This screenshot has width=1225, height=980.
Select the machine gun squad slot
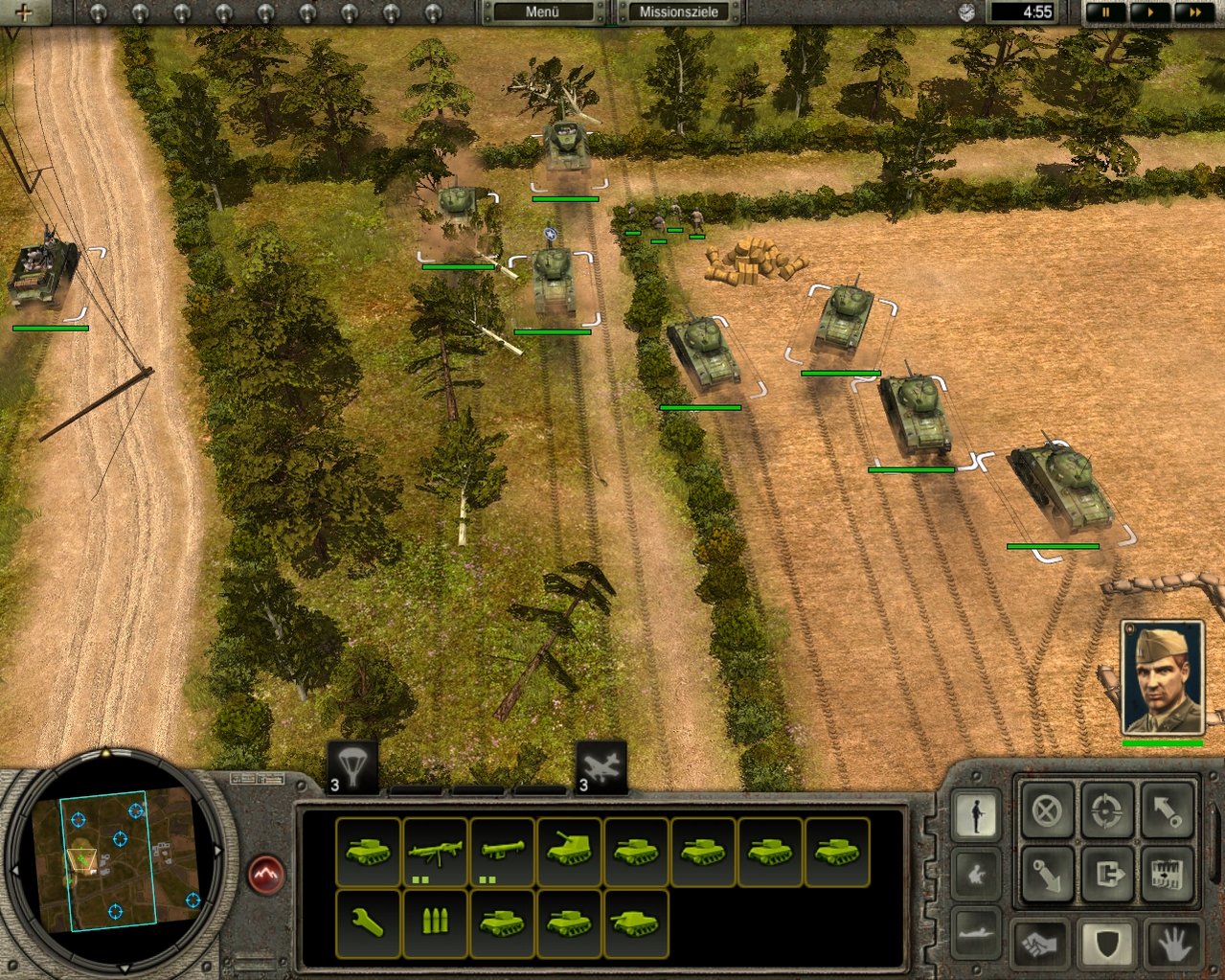(x=435, y=852)
